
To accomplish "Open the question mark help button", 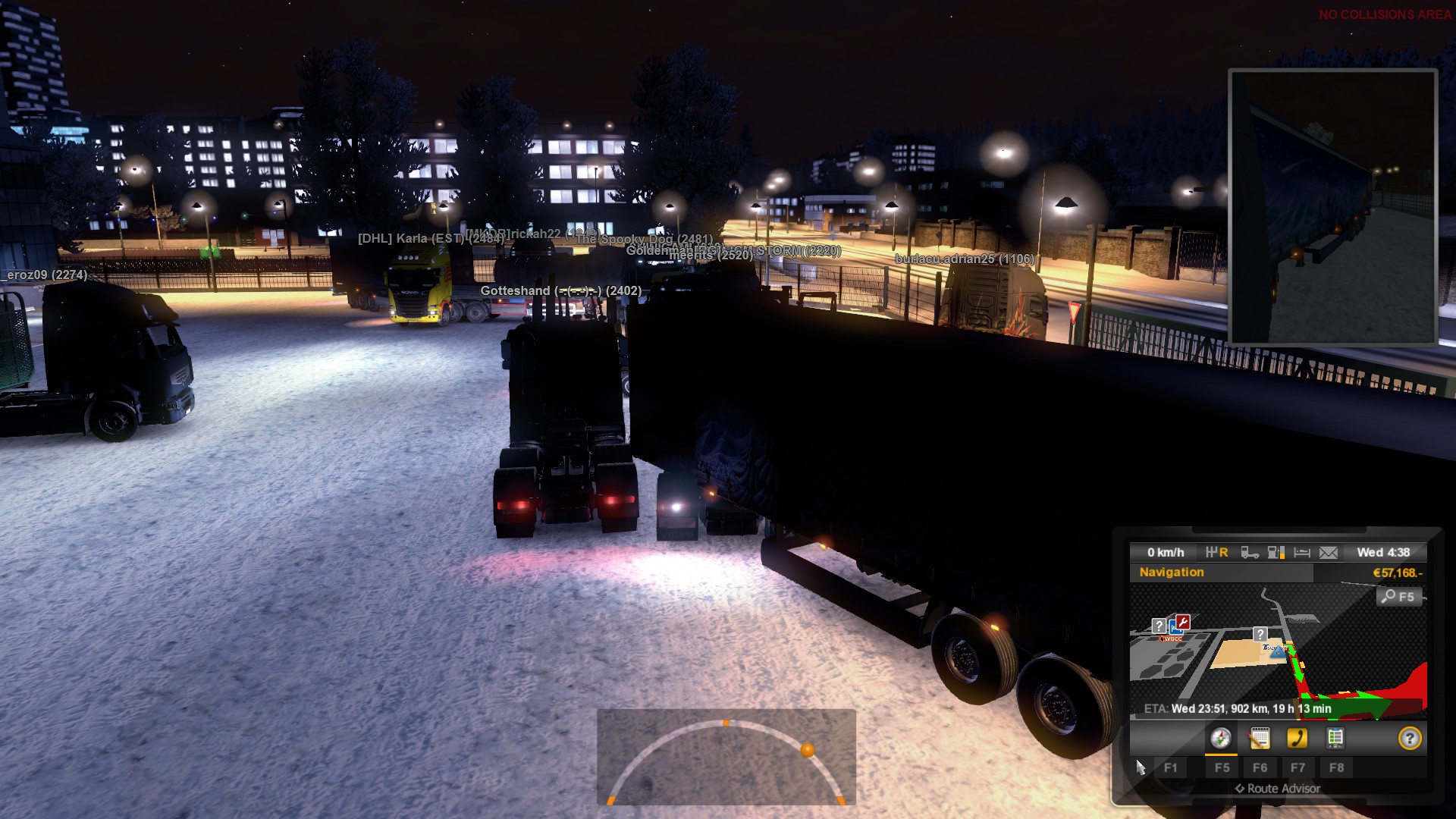I will click(x=1410, y=738).
